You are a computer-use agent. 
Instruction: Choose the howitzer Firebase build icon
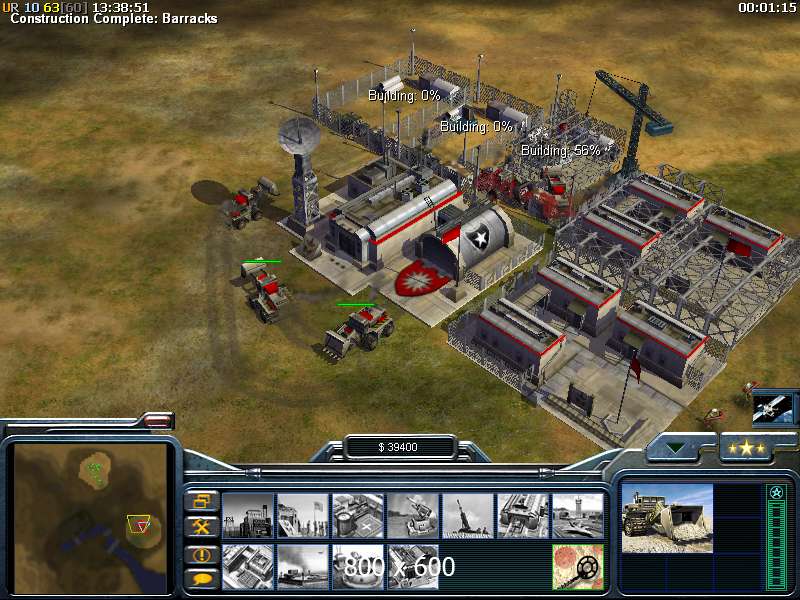(467, 515)
